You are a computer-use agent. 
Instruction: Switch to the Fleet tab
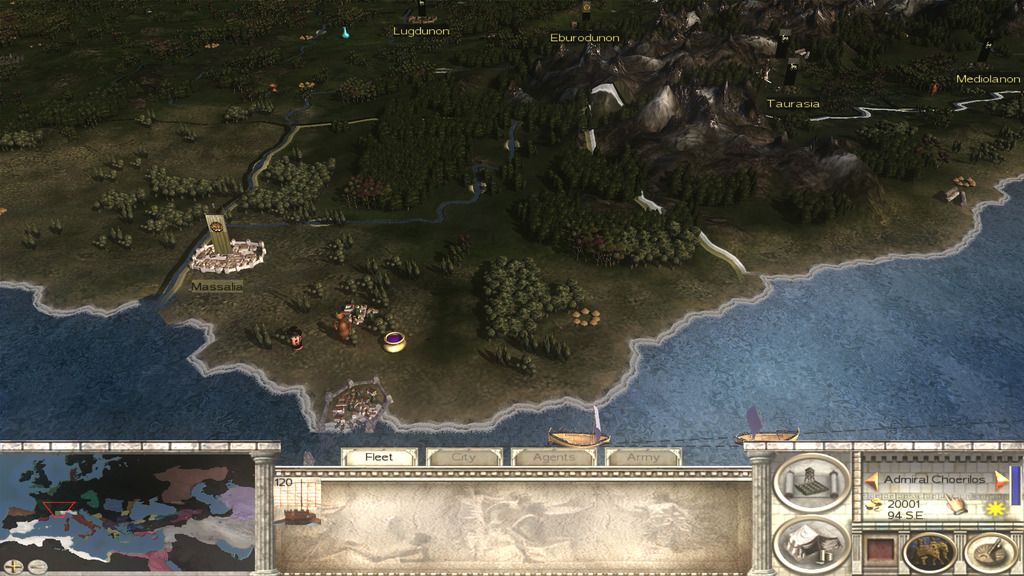pyautogui.click(x=379, y=457)
